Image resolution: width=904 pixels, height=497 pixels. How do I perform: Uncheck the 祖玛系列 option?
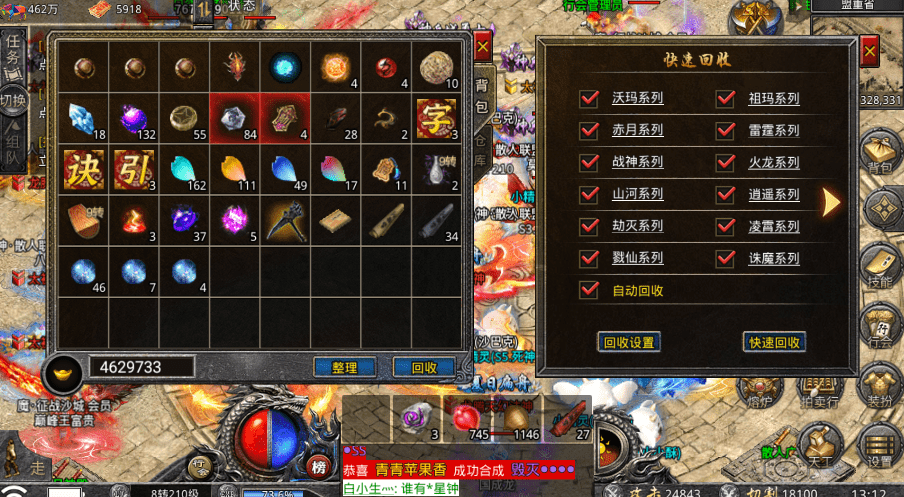pyautogui.click(x=727, y=98)
